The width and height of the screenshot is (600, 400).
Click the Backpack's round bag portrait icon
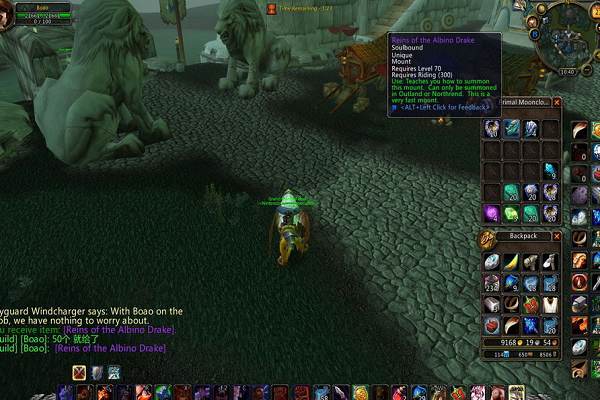pyautogui.click(x=489, y=238)
